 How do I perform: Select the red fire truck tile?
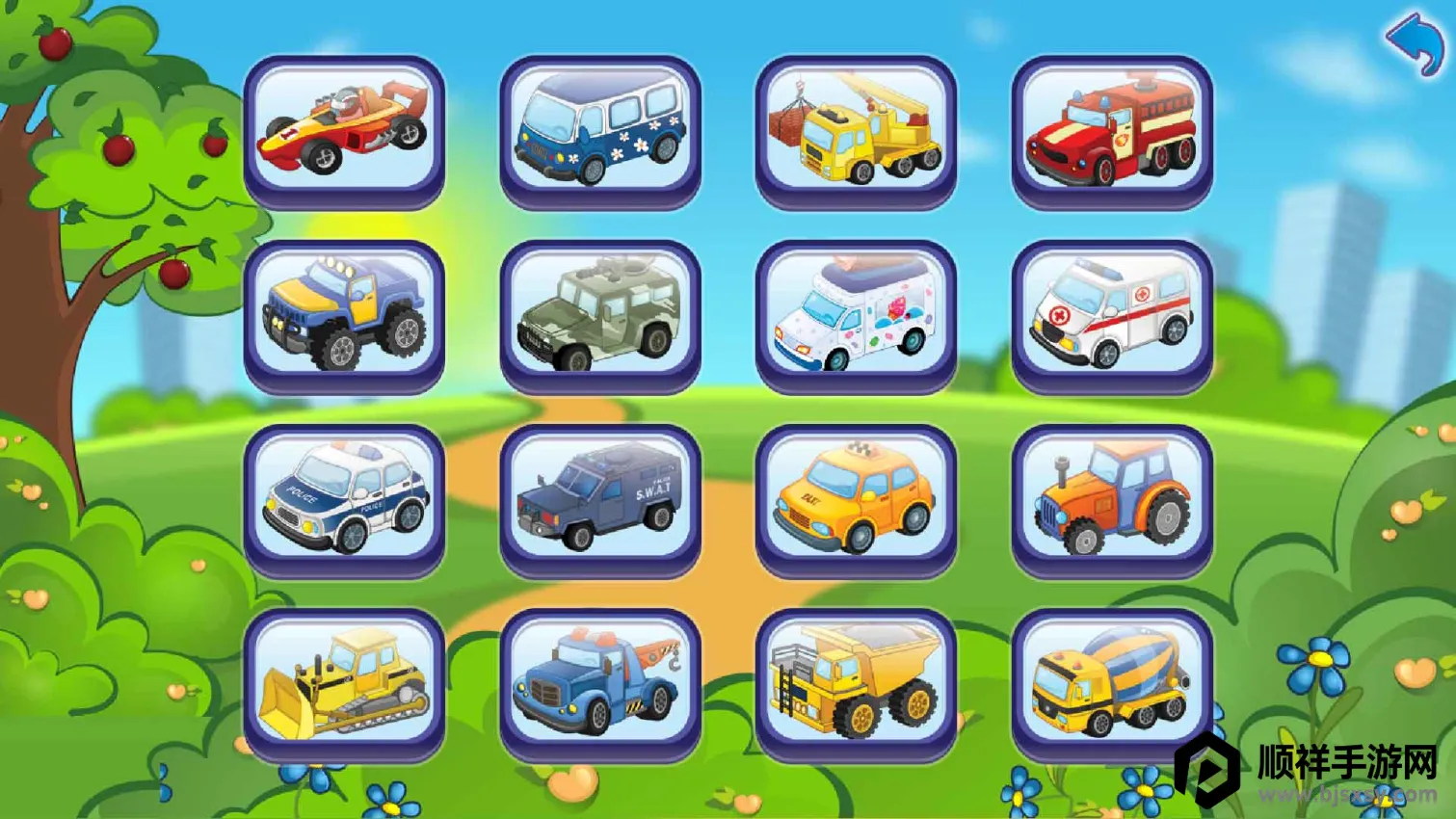point(1111,130)
